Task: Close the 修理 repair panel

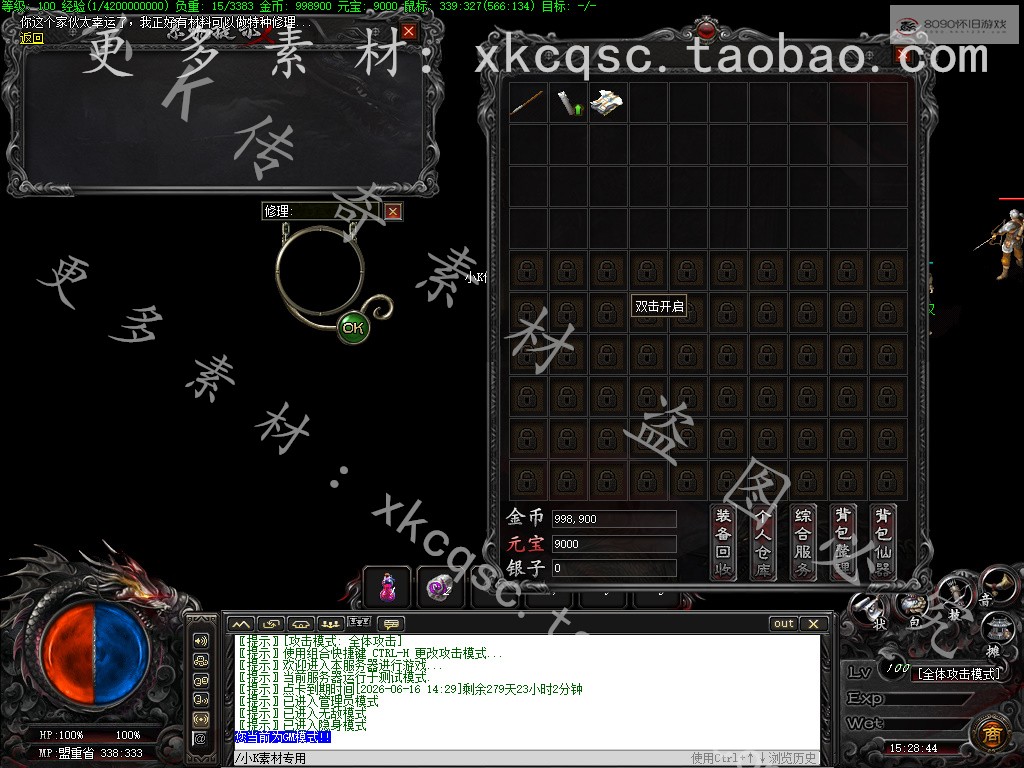Action: click(393, 211)
